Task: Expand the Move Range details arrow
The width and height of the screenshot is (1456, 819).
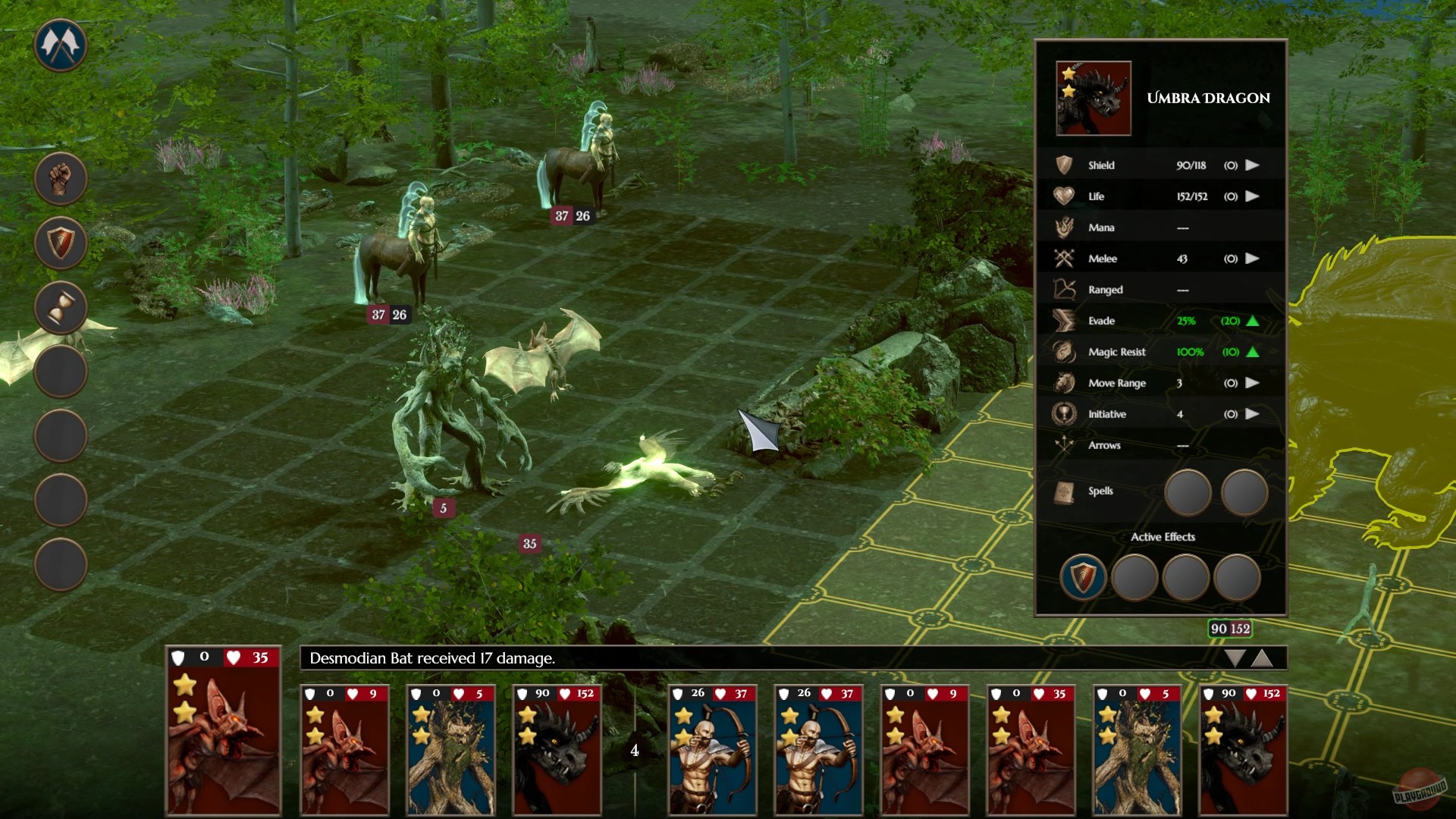Action: 1253,383
